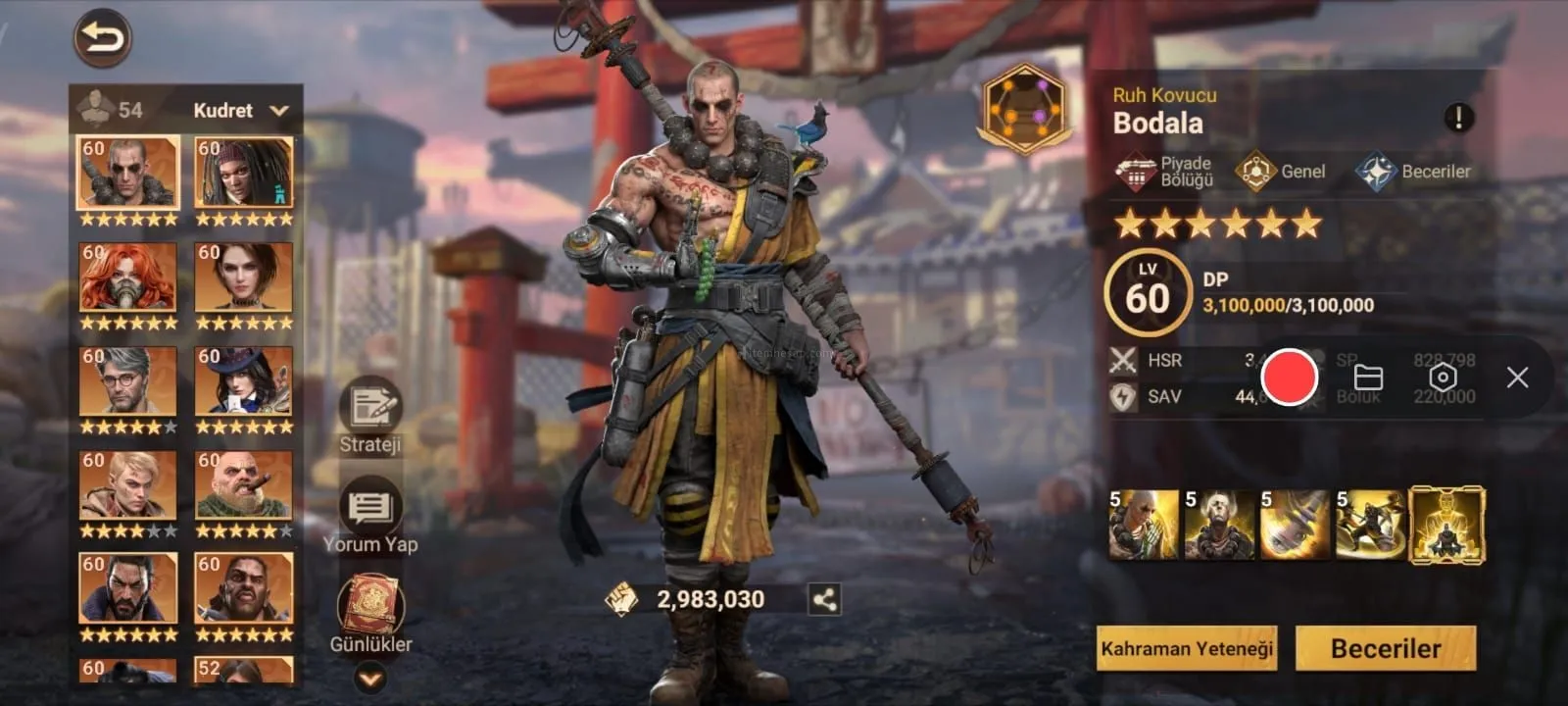Image resolution: width=1568 pixels, height=706 pixels.
Task: Share hero power with share icon
Action: pyautogui.click(x=824, y=599)
